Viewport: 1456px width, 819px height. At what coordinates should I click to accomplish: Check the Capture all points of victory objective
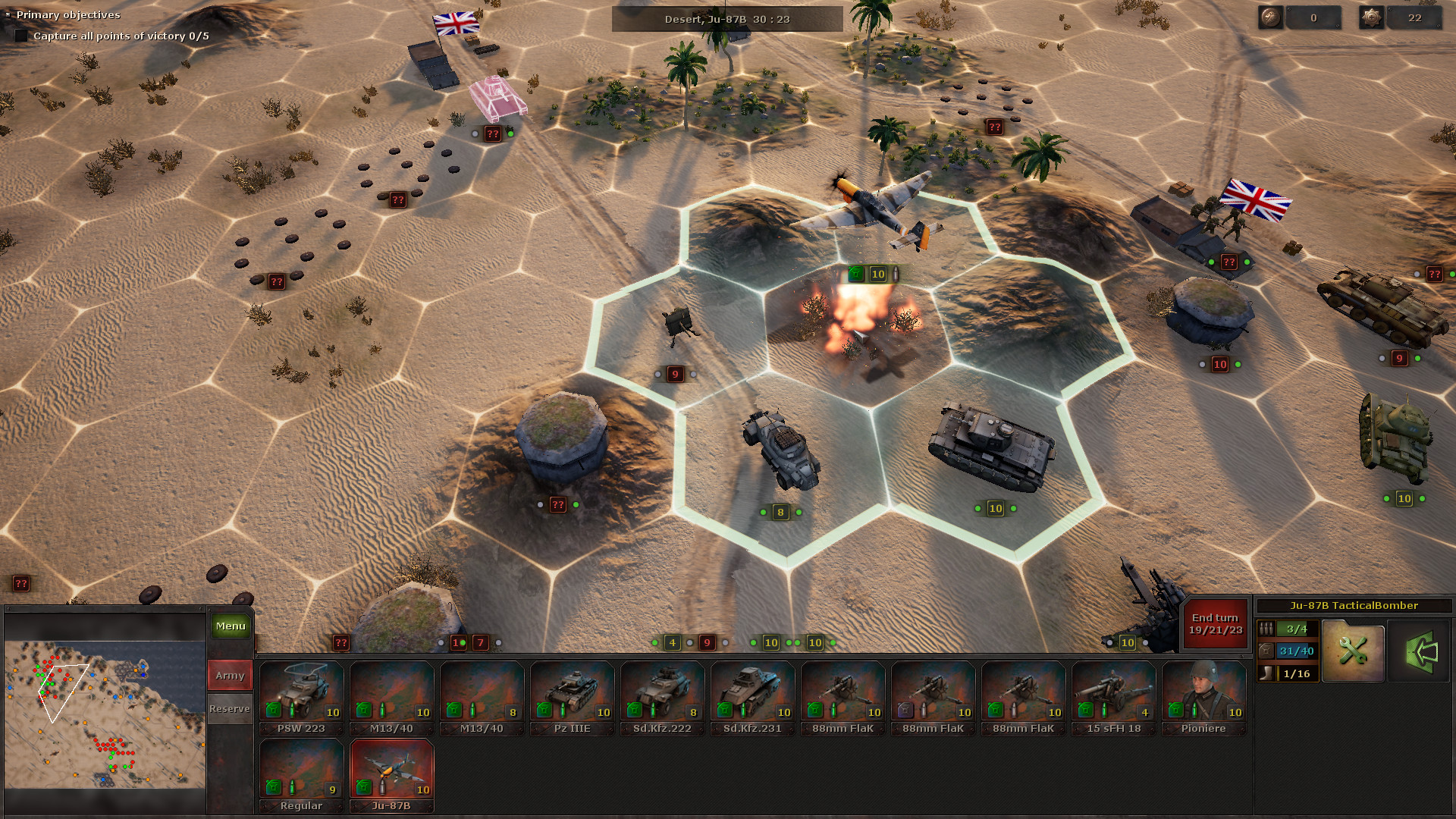pos(20,36)
